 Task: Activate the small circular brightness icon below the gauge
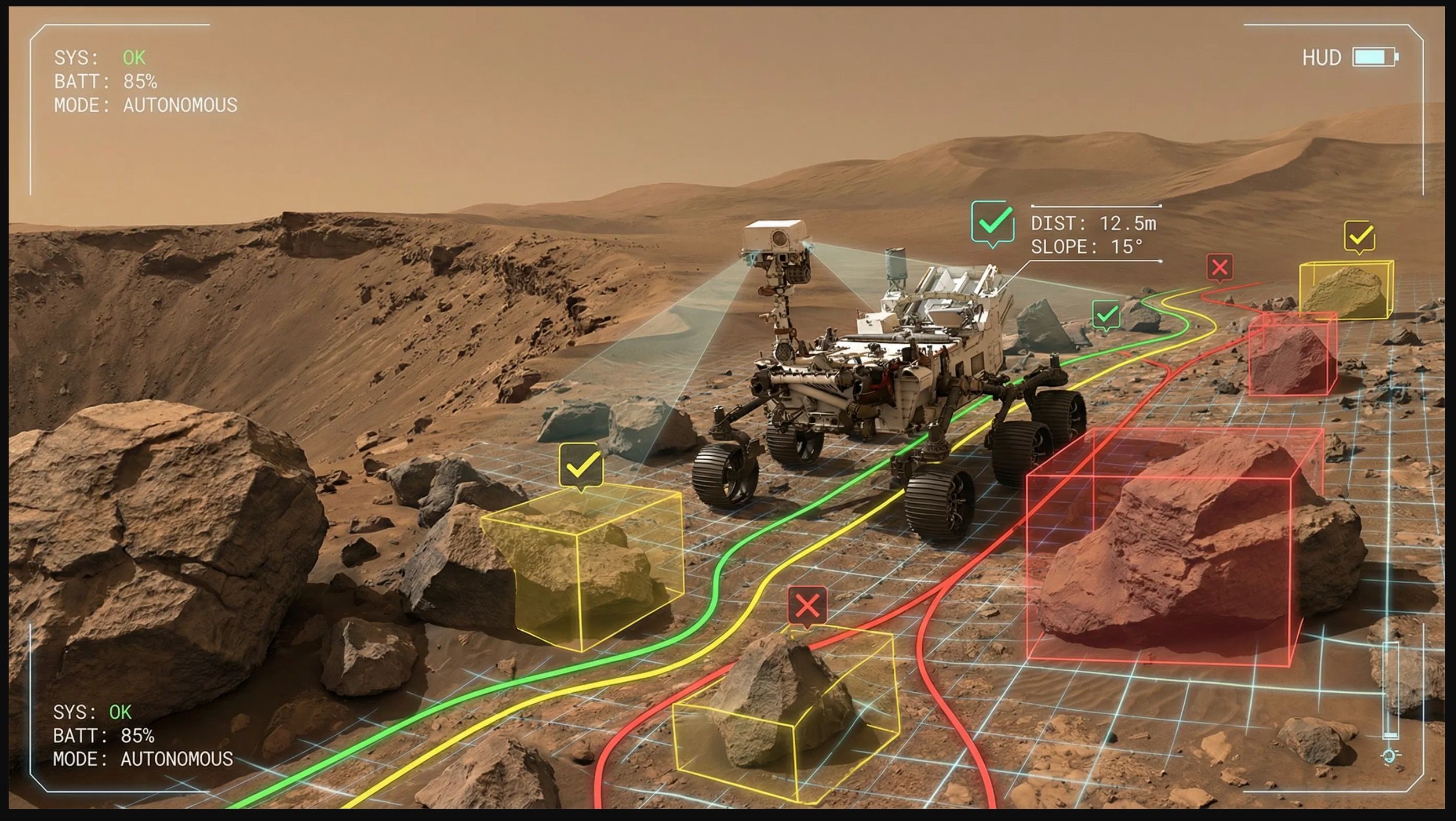pyautogui.click(x=1390, y=756)
